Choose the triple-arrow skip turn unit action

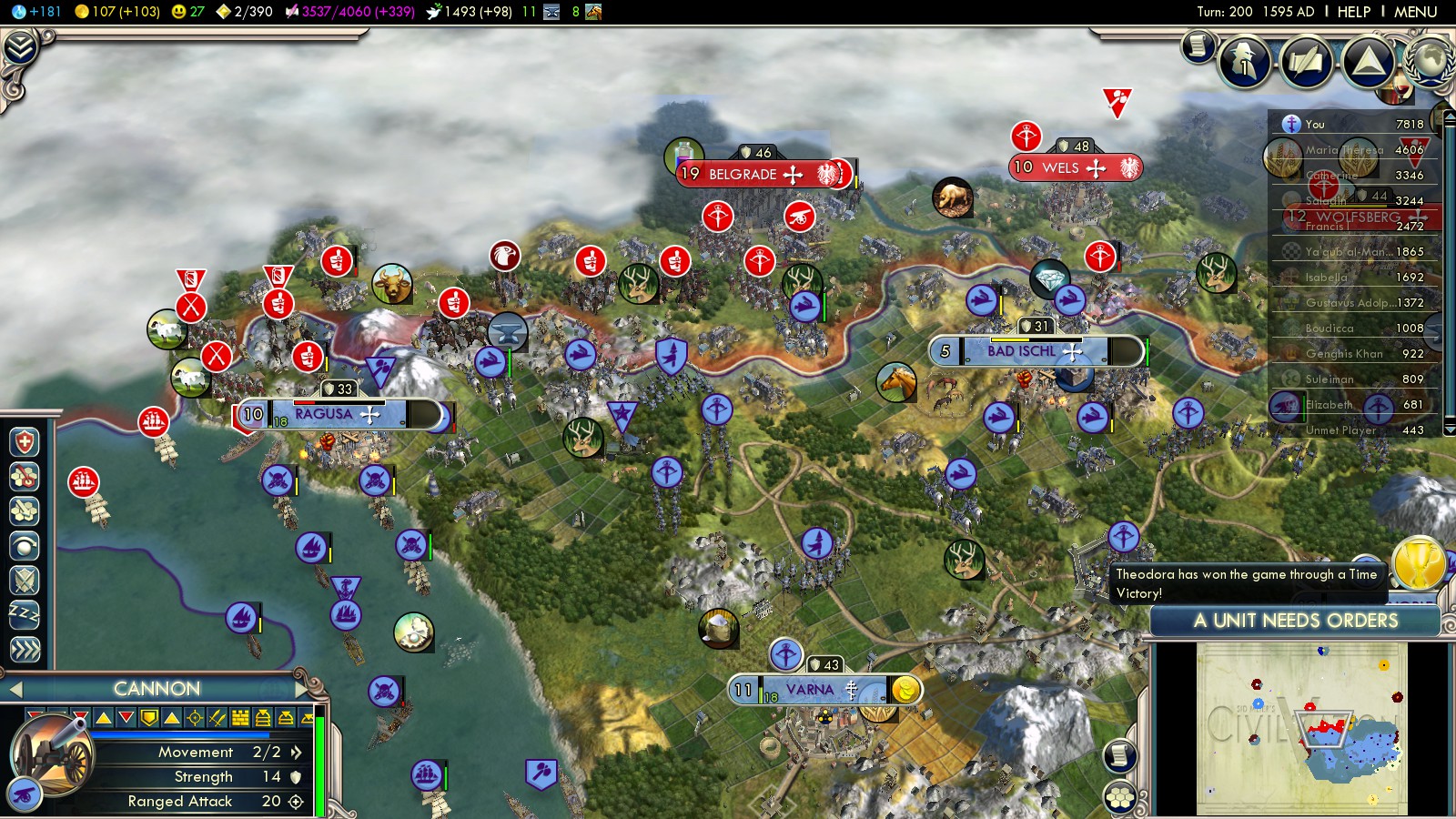[25, 649]
